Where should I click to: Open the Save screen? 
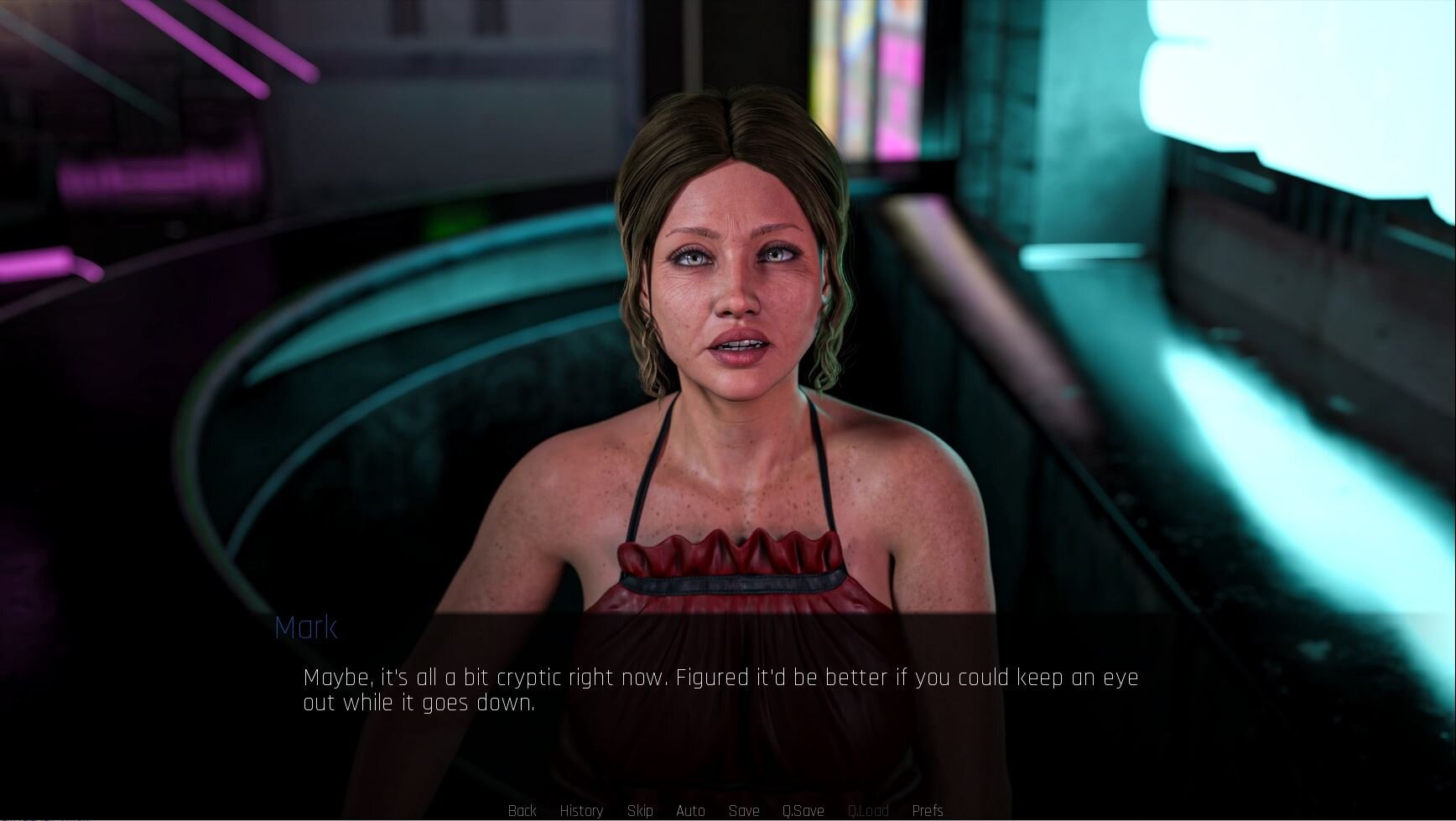(x=744, y=810)
